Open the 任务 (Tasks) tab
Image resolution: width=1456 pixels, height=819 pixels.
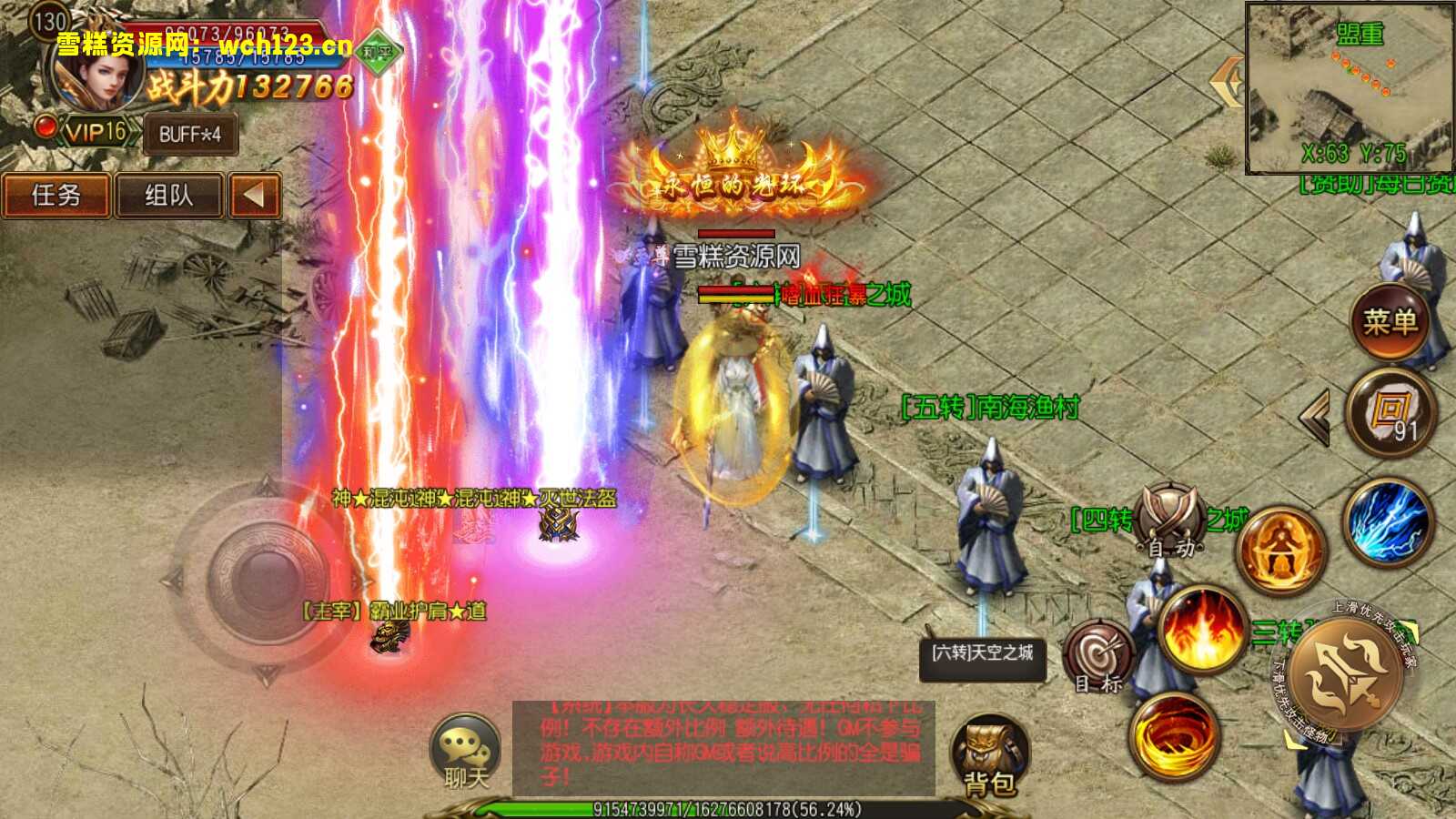[x=56, y=196]
